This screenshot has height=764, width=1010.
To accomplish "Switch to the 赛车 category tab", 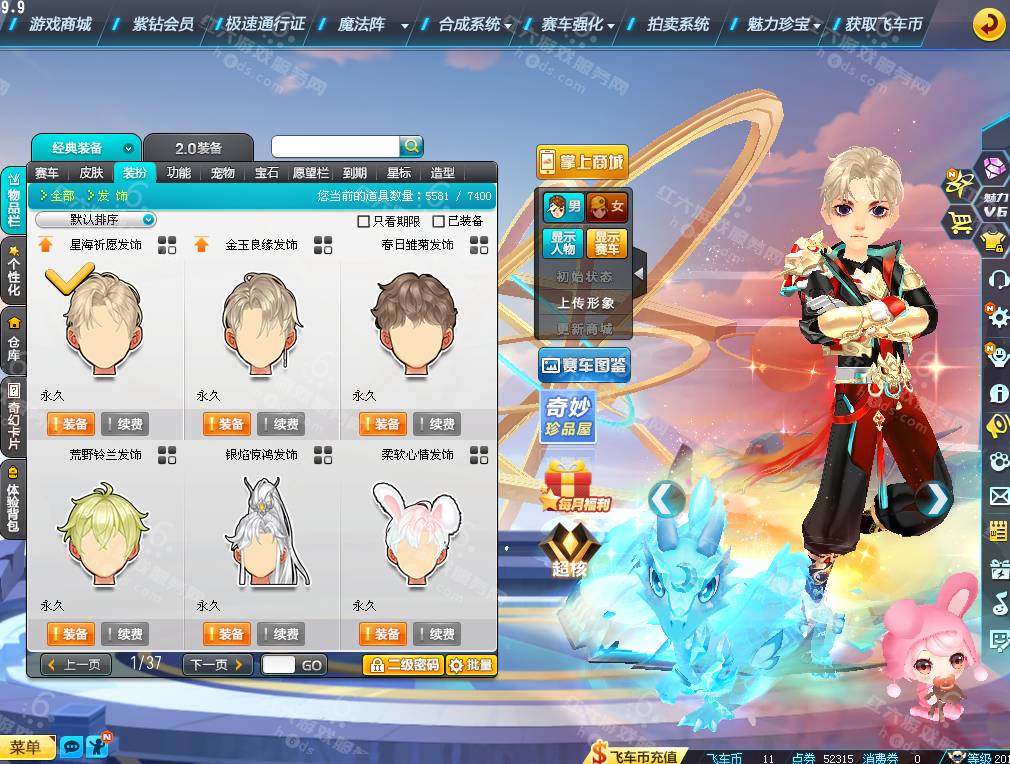I will (47, 173).
